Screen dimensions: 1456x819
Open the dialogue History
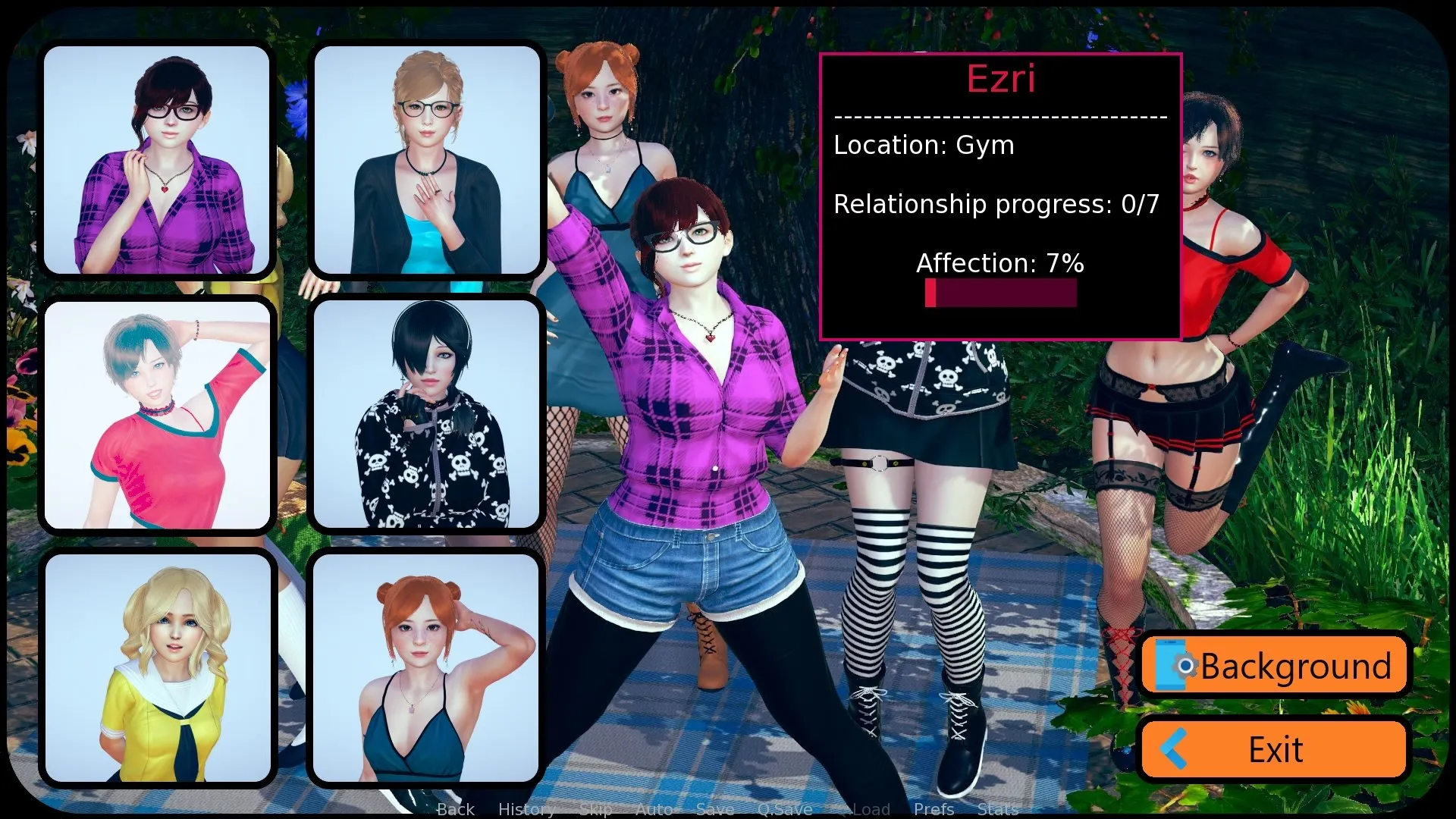pos(526,809)
